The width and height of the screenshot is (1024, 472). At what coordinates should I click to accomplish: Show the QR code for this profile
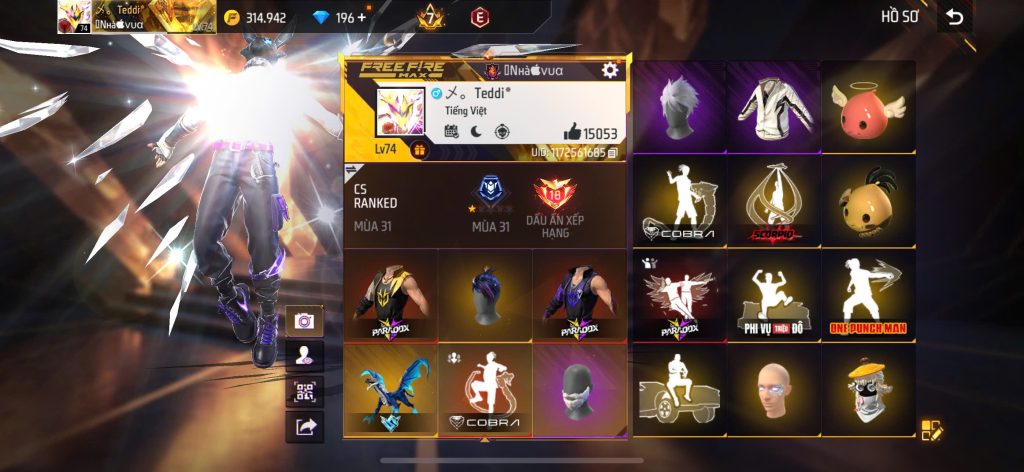tap(304, 390)
